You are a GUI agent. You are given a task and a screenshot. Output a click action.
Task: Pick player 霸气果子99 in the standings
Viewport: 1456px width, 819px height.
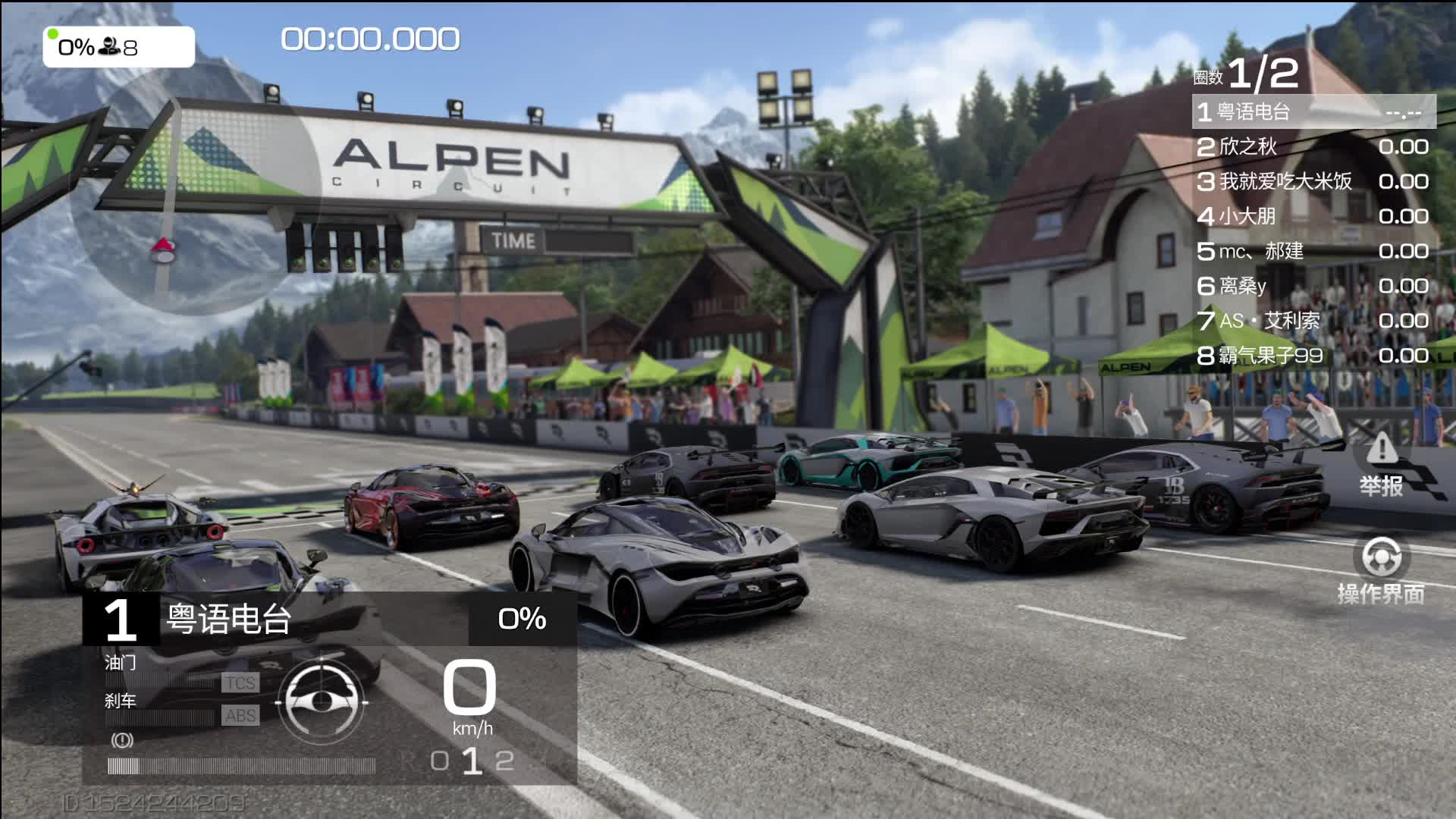1312,356
